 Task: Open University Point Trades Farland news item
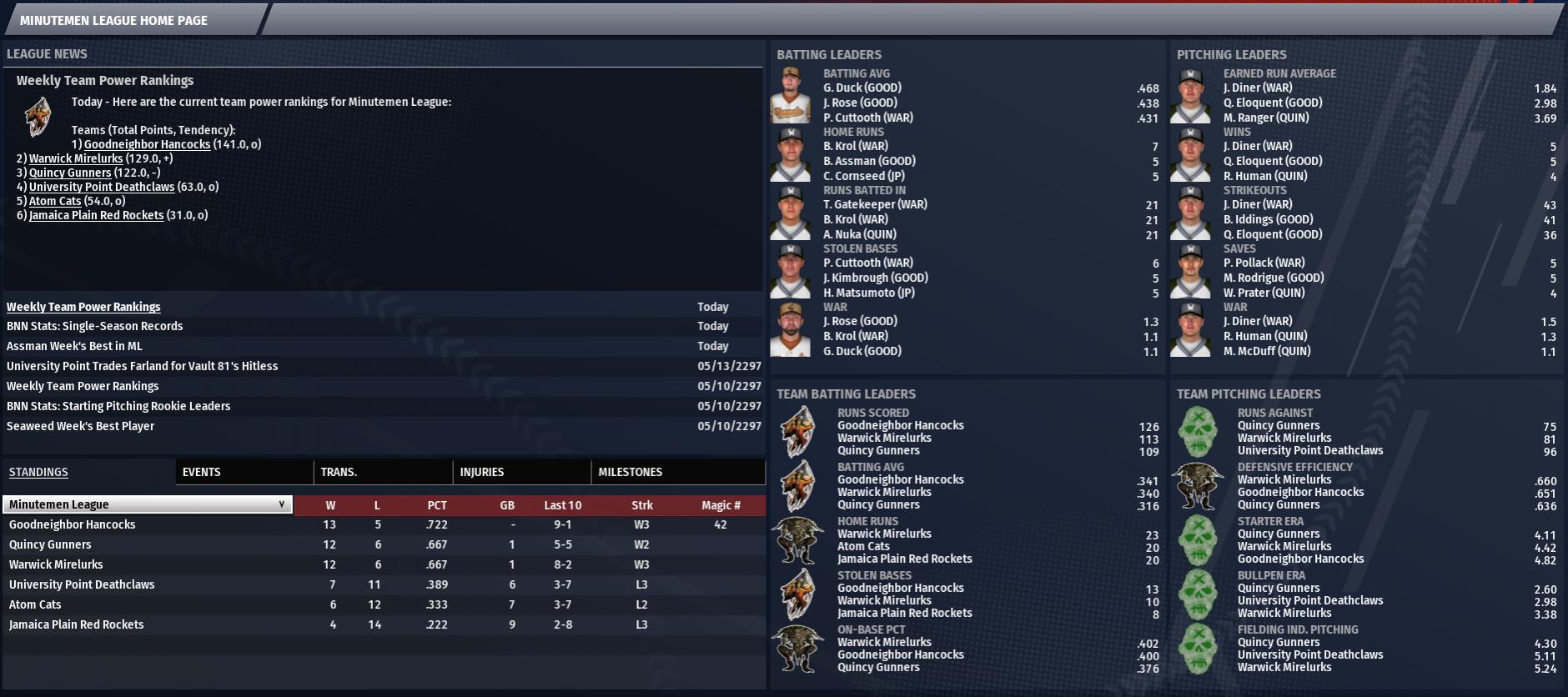142,366
